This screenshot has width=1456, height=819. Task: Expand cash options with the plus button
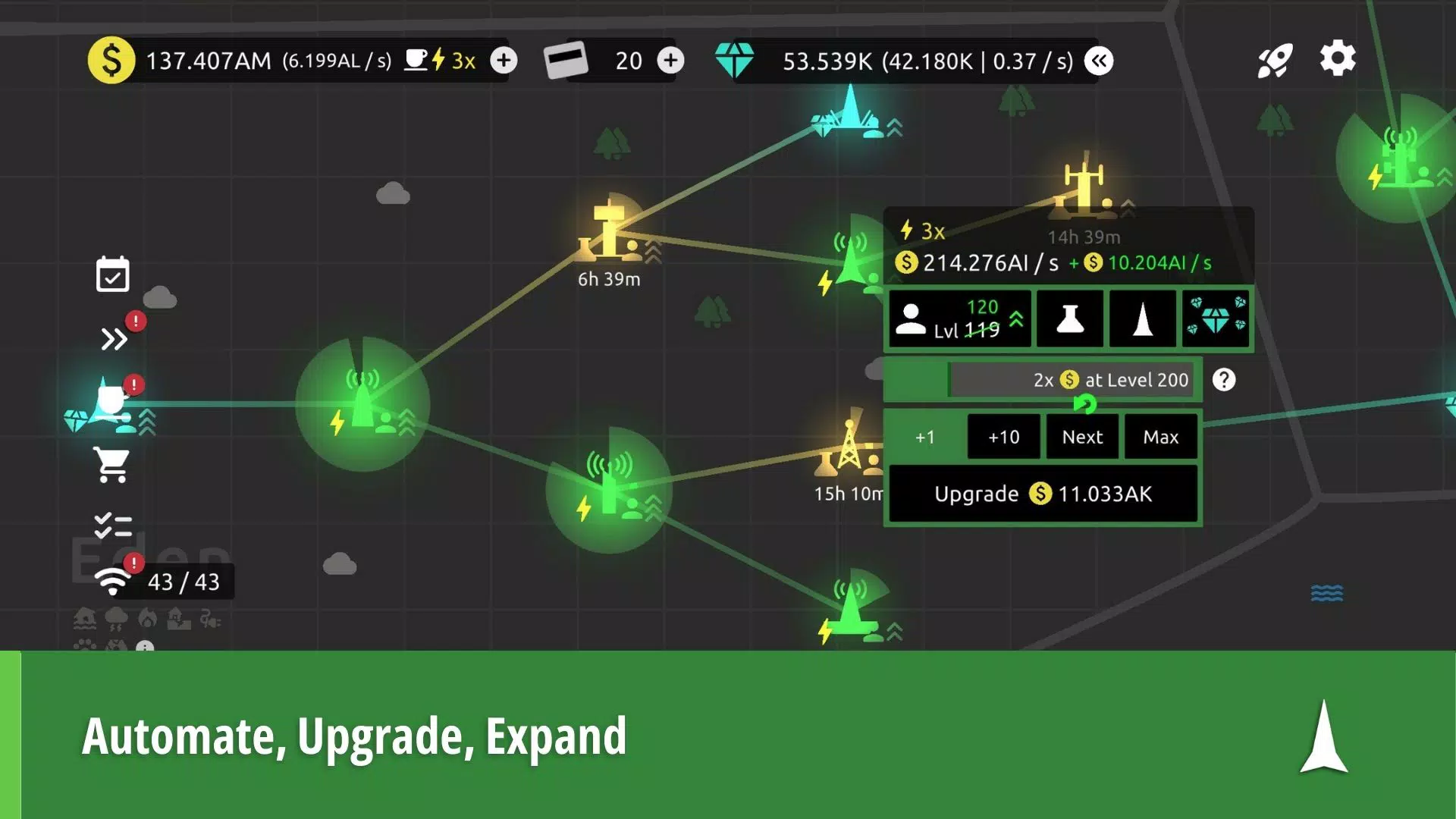click(x=504, y=61)
